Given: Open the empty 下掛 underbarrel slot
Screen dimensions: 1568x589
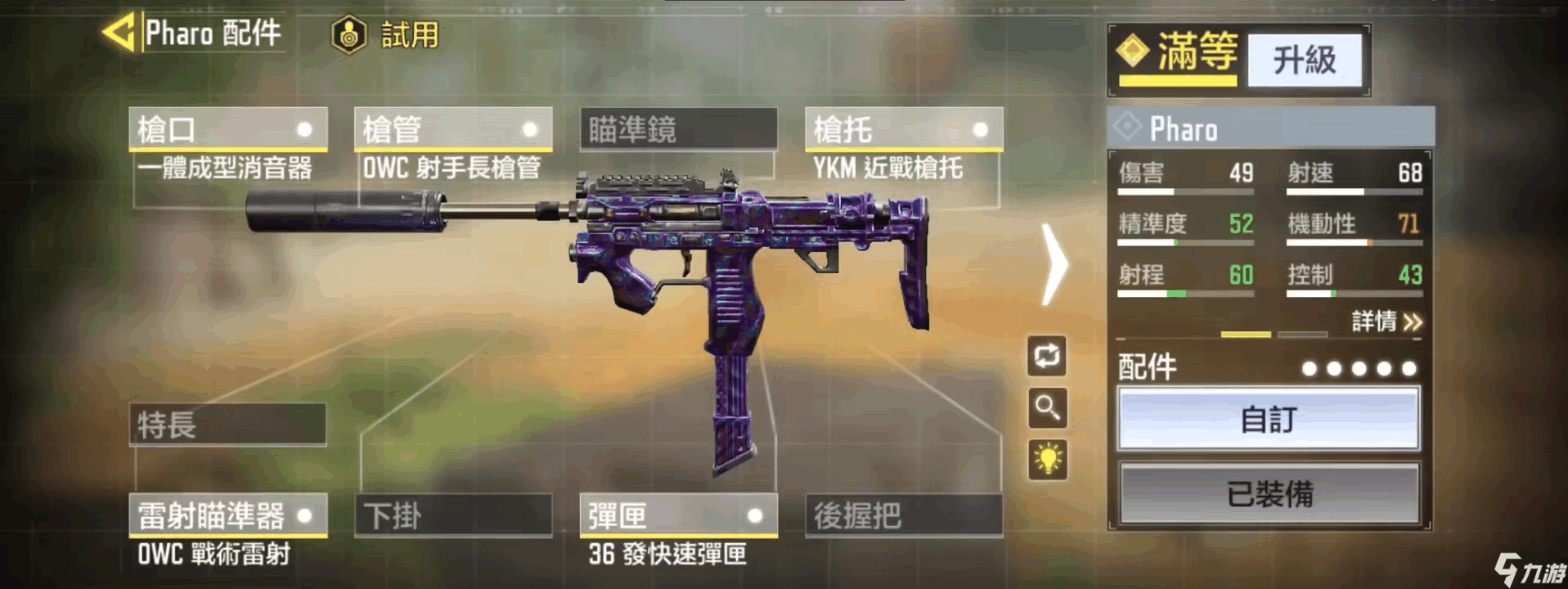Looking at the screenshot, I should (452, 515).
